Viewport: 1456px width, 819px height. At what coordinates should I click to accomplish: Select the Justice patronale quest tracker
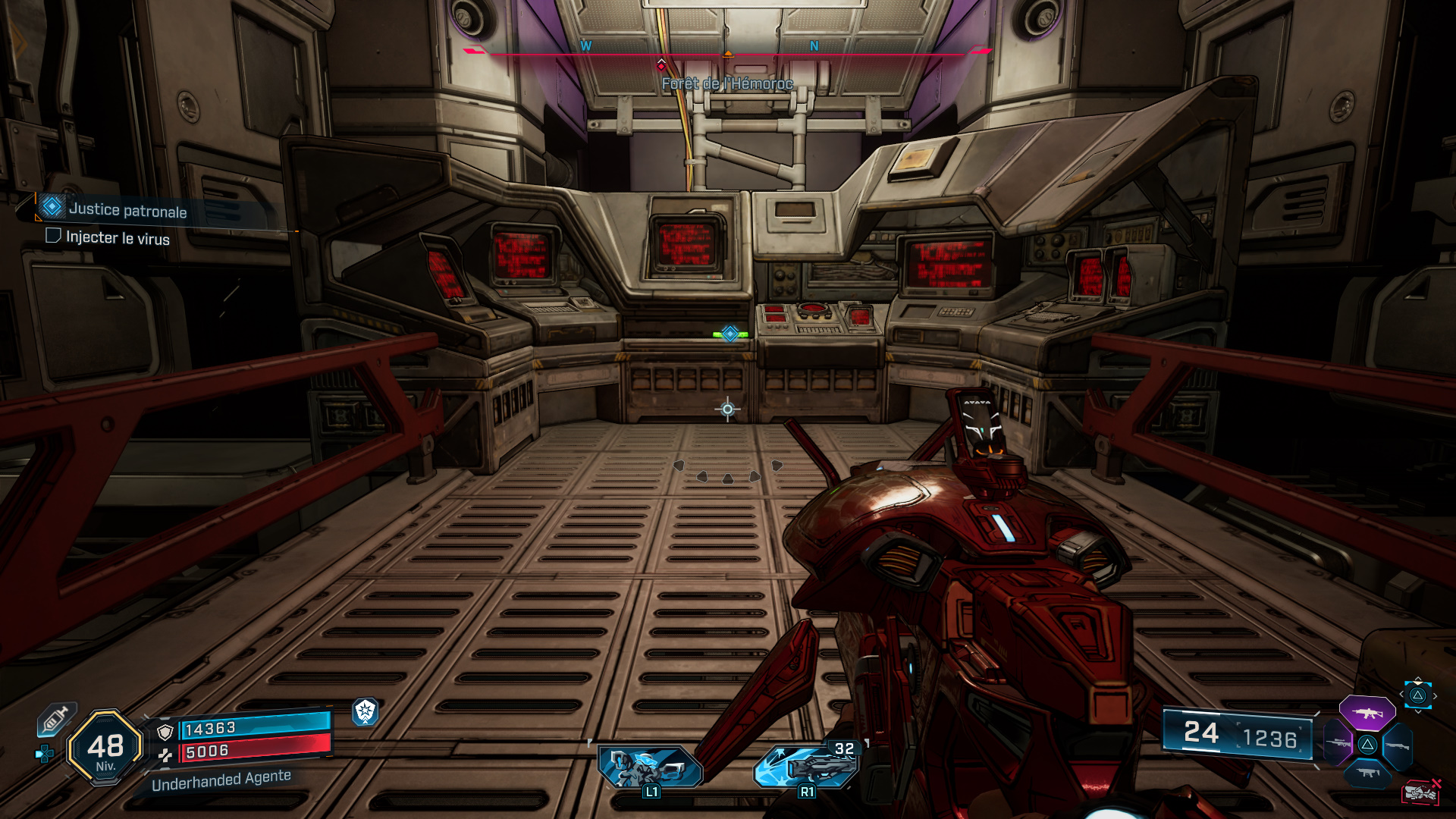tap(127, 210)
